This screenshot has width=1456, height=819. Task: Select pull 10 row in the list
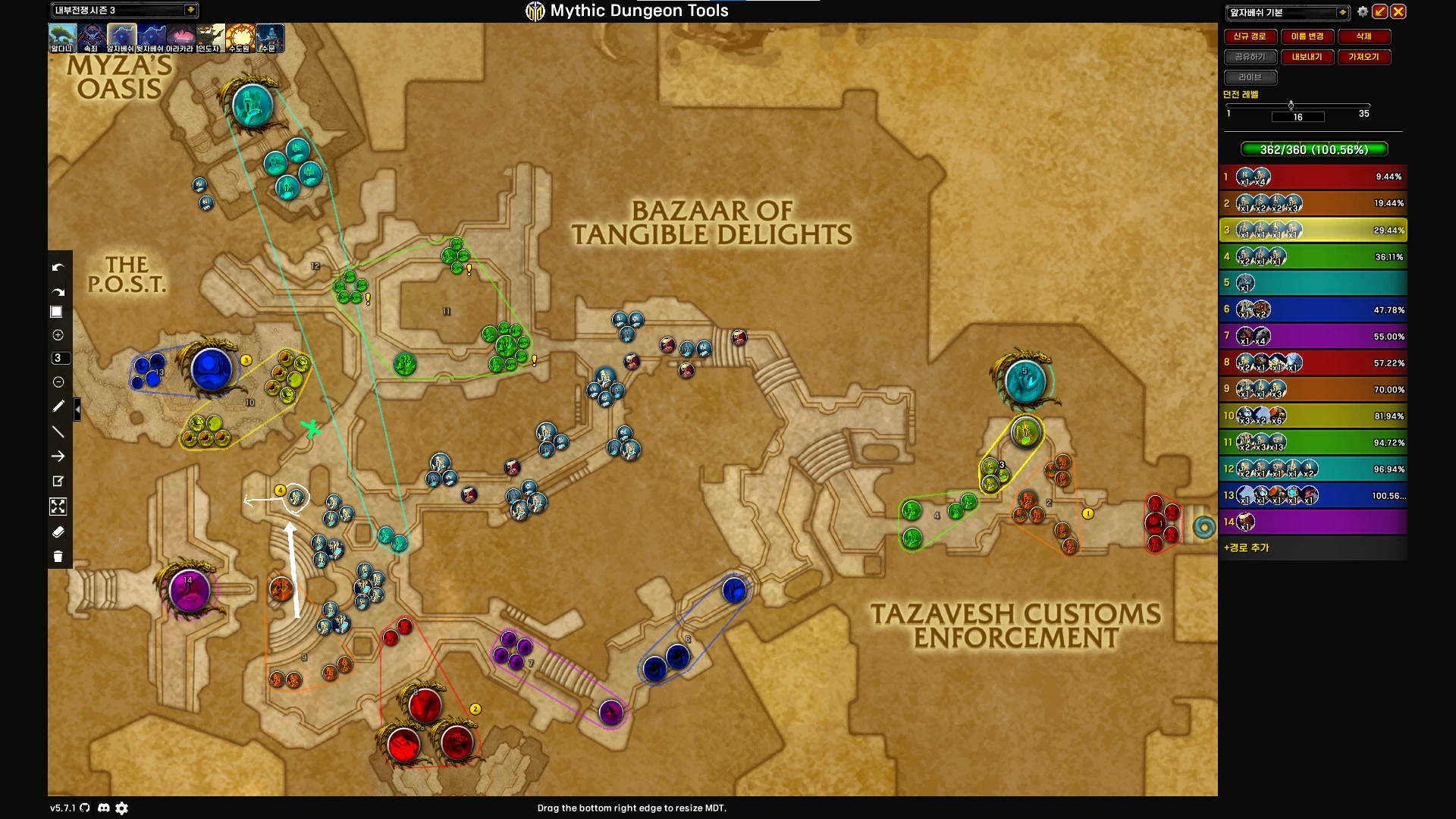1313,416
